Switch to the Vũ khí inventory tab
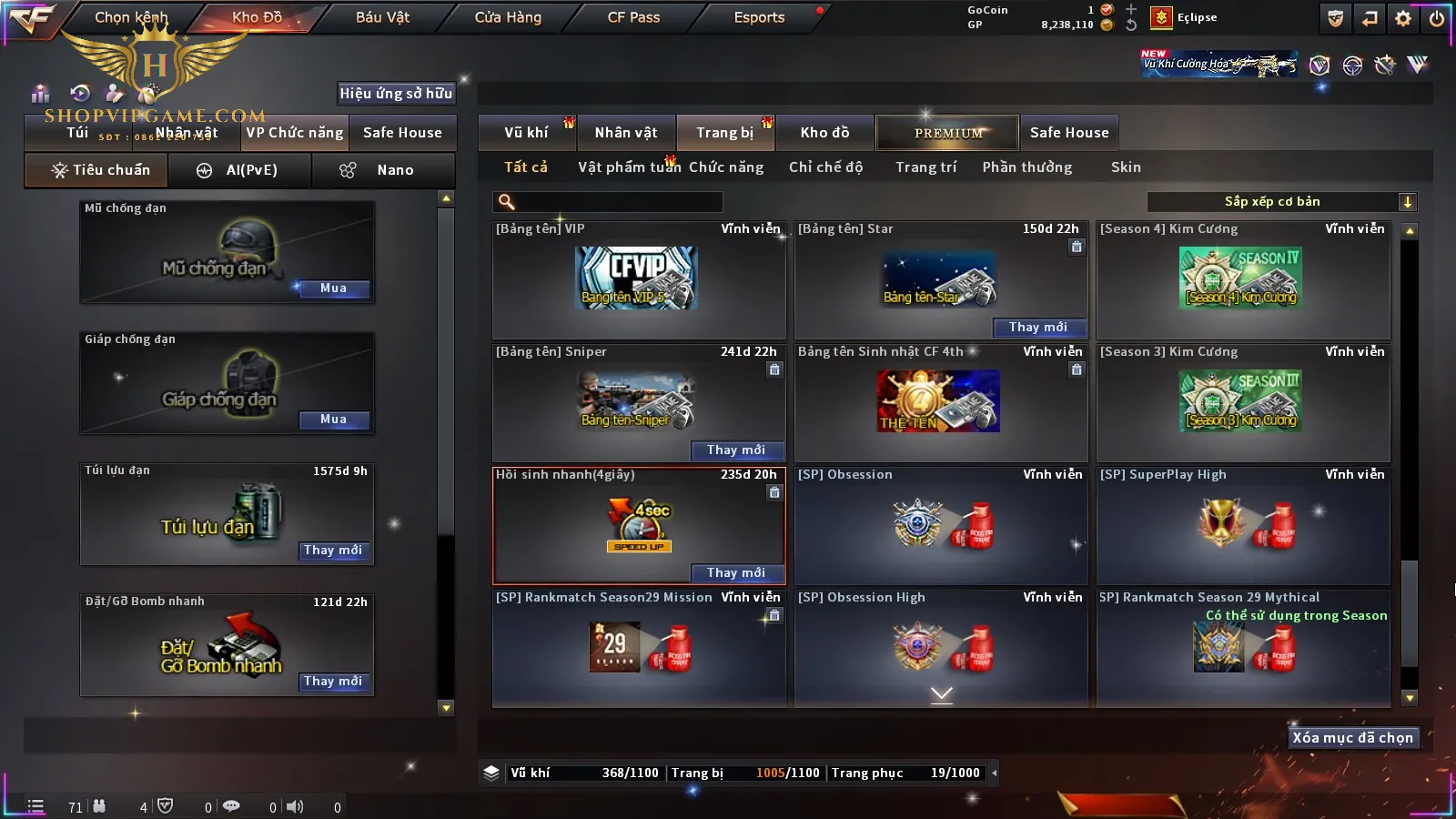The height and width of the screenshot is (819, 1456). [526, 133]
